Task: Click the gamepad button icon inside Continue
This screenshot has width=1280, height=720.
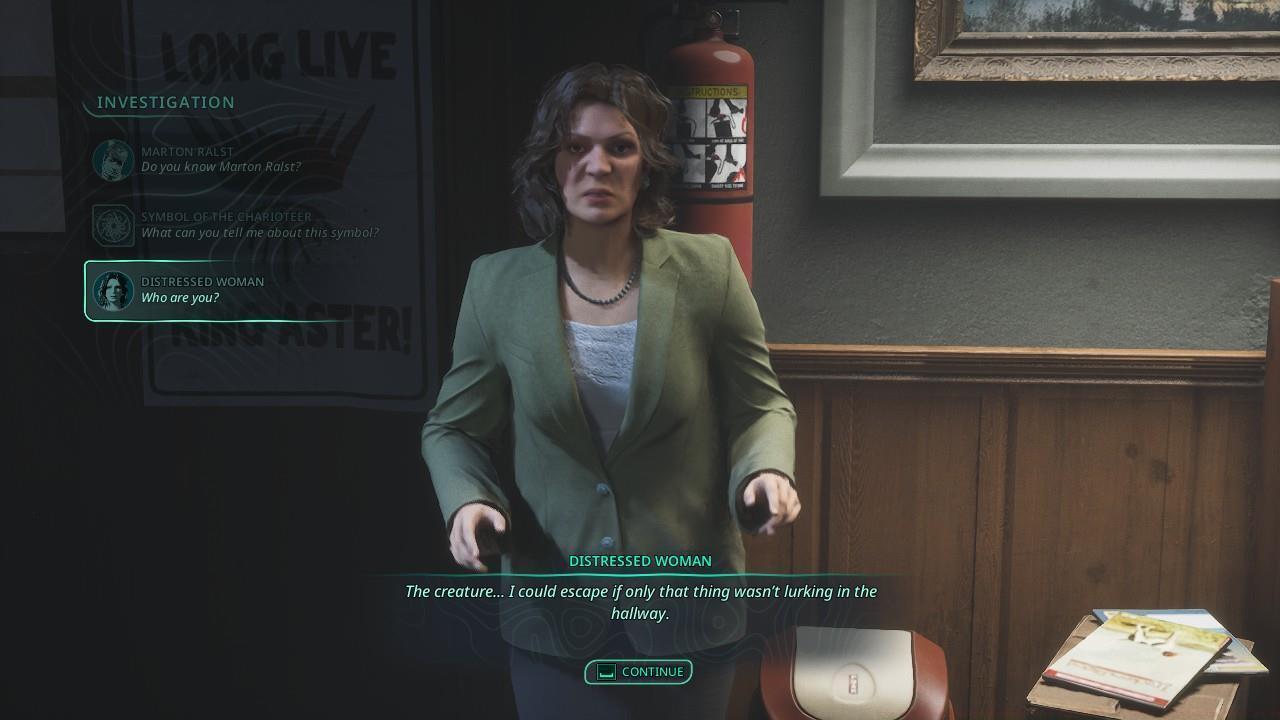Action: pyautogui.click(x=607, y=672)
